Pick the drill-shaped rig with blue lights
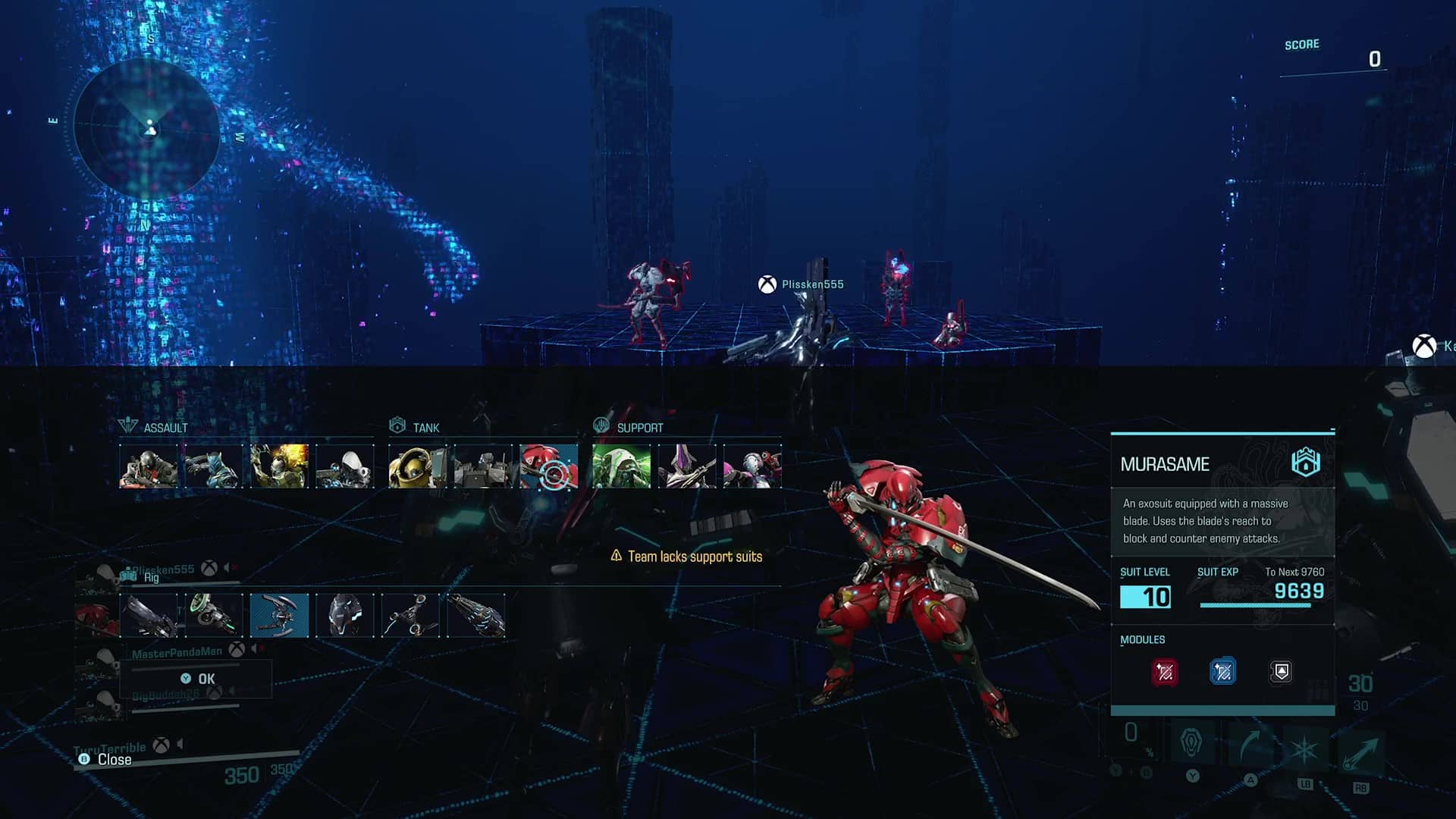 tap(476, 615)
